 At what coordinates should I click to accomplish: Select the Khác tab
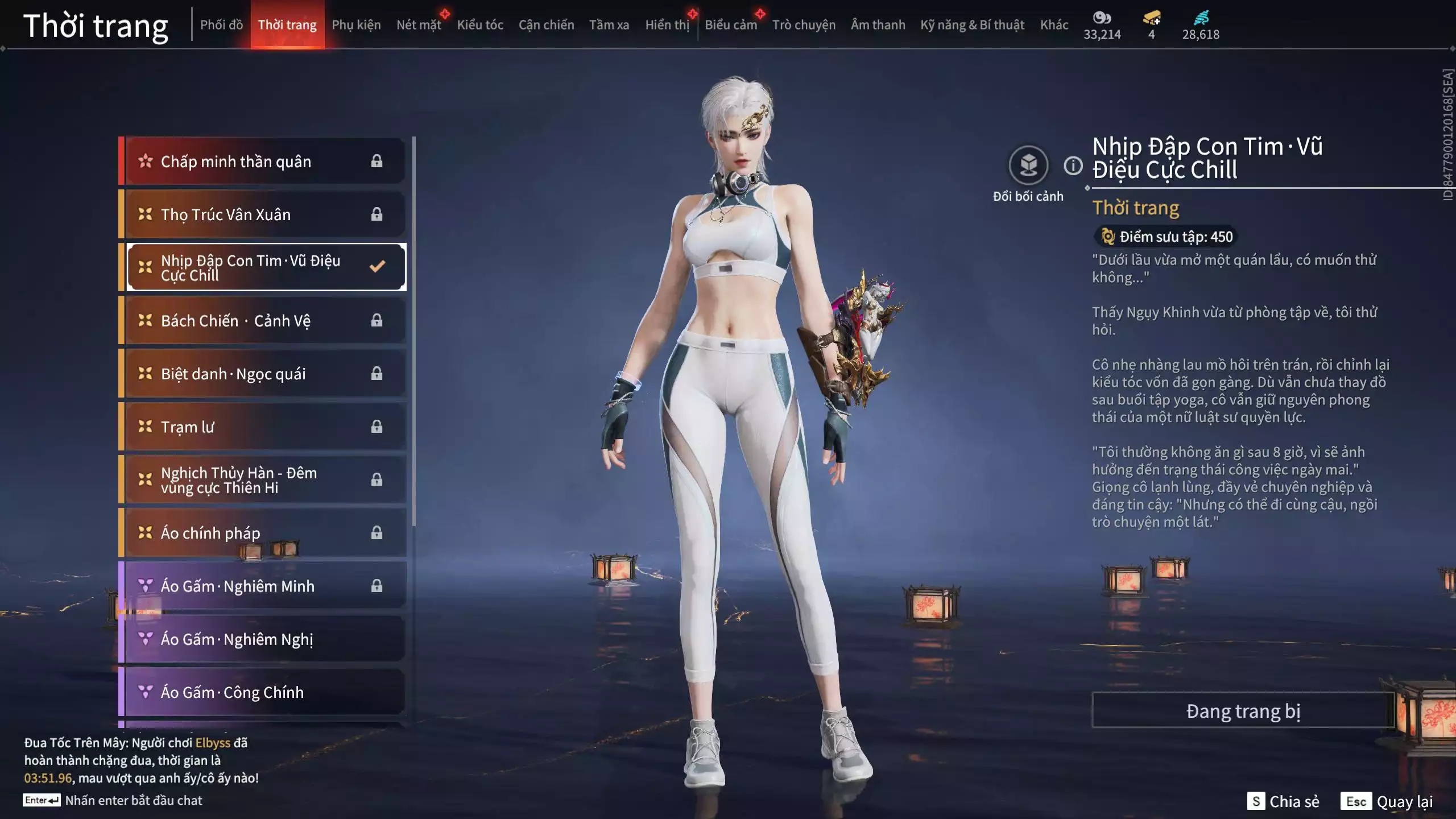pyautogui.click(x=1054, y=25)
